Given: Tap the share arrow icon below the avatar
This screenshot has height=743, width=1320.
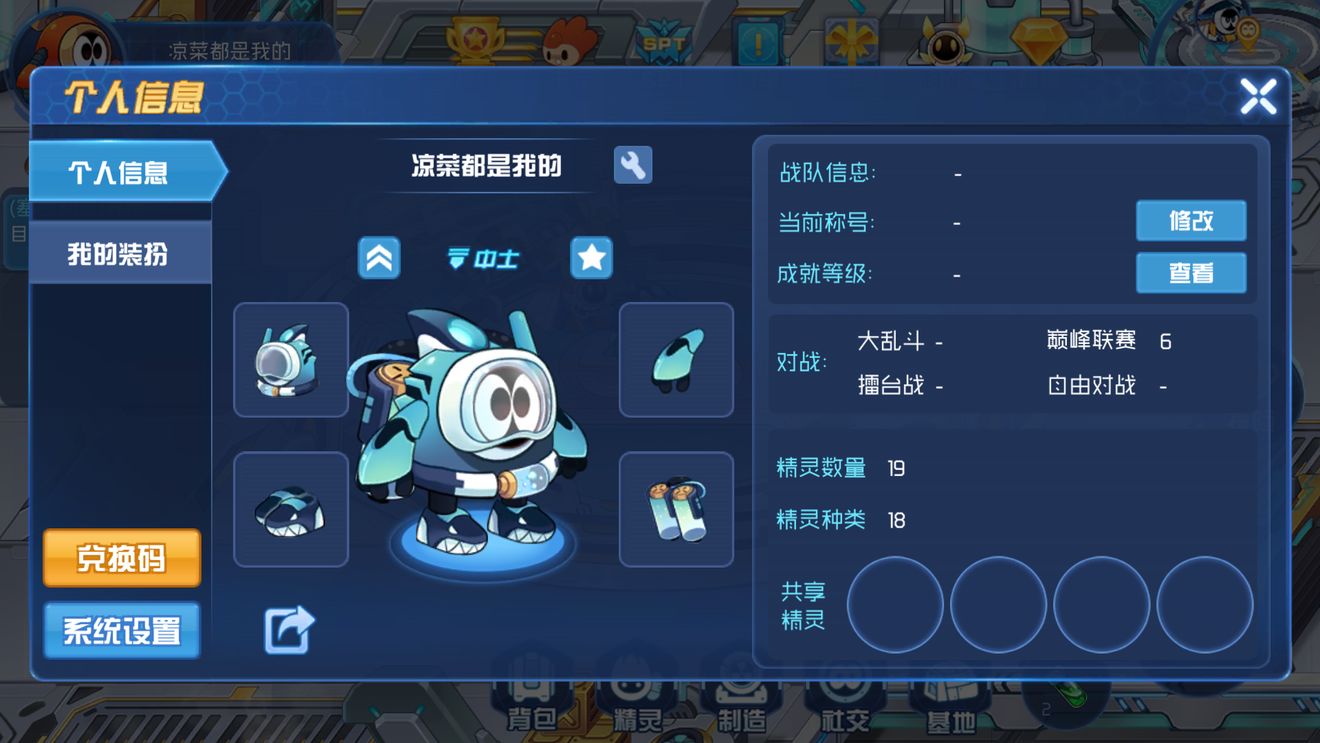Looking at the screenshot, I should pyautogui.click(x=288, y=627).
